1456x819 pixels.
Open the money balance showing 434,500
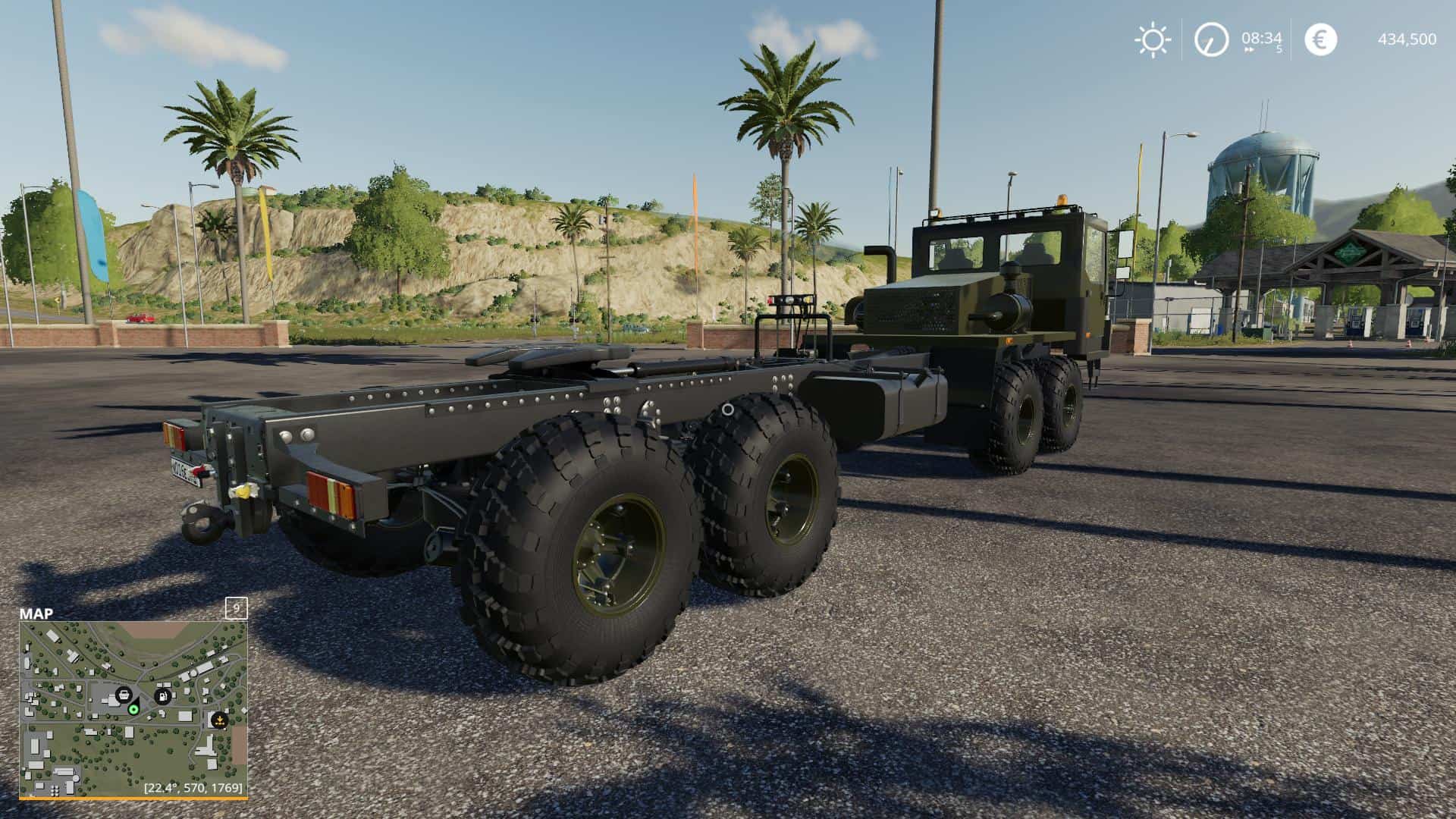coord(1407,39)
